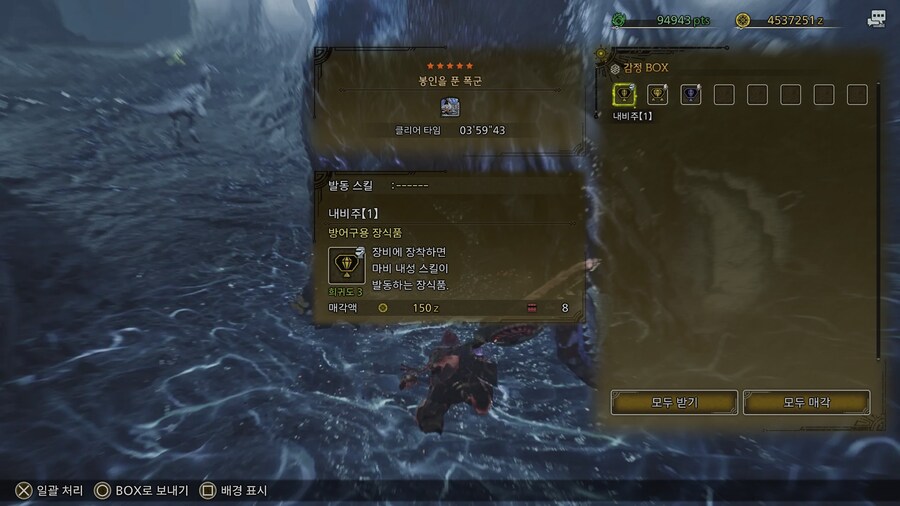The width and height of the screenshot is (900, 506).
Task: Select the highlighted 내비주【1】 decoration slot
Action: 624,95
